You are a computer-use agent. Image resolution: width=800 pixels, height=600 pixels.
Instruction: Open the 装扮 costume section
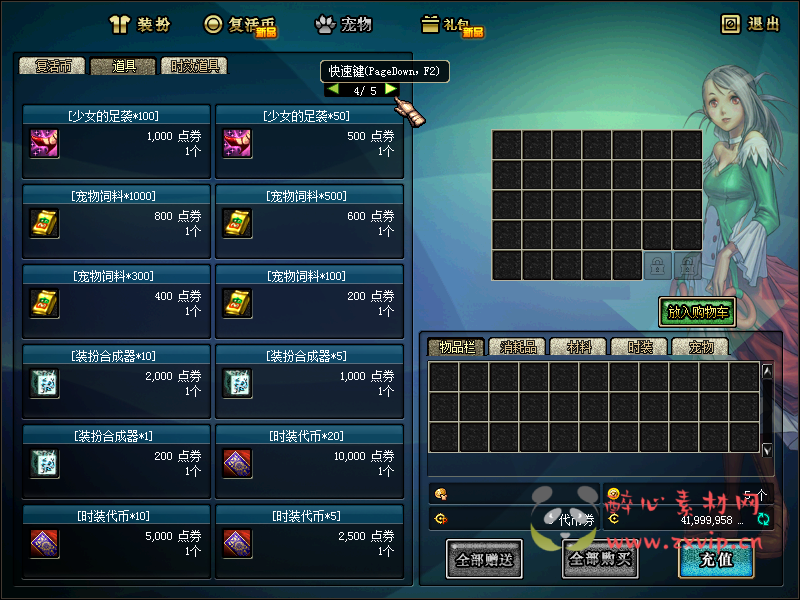[x=141, y=24]
